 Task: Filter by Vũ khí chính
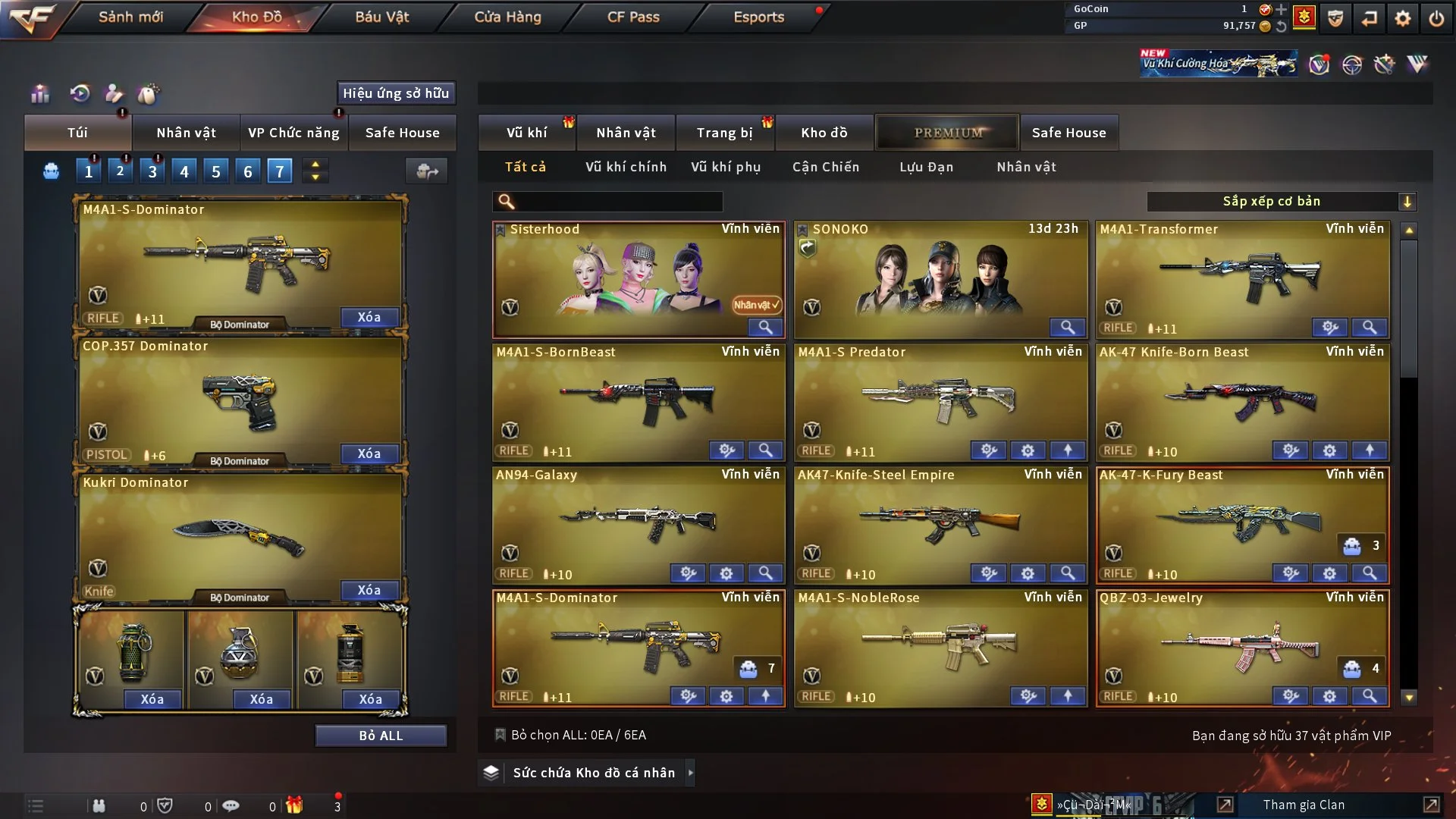[x=626, y=167]
